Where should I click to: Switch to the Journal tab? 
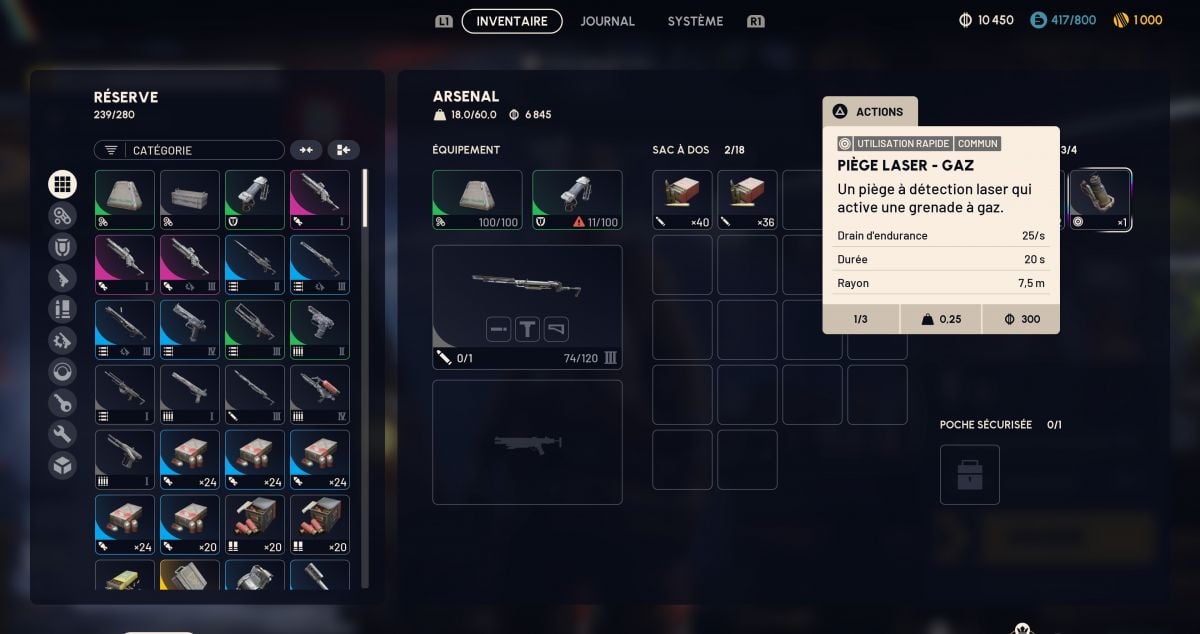pos(607,21)
